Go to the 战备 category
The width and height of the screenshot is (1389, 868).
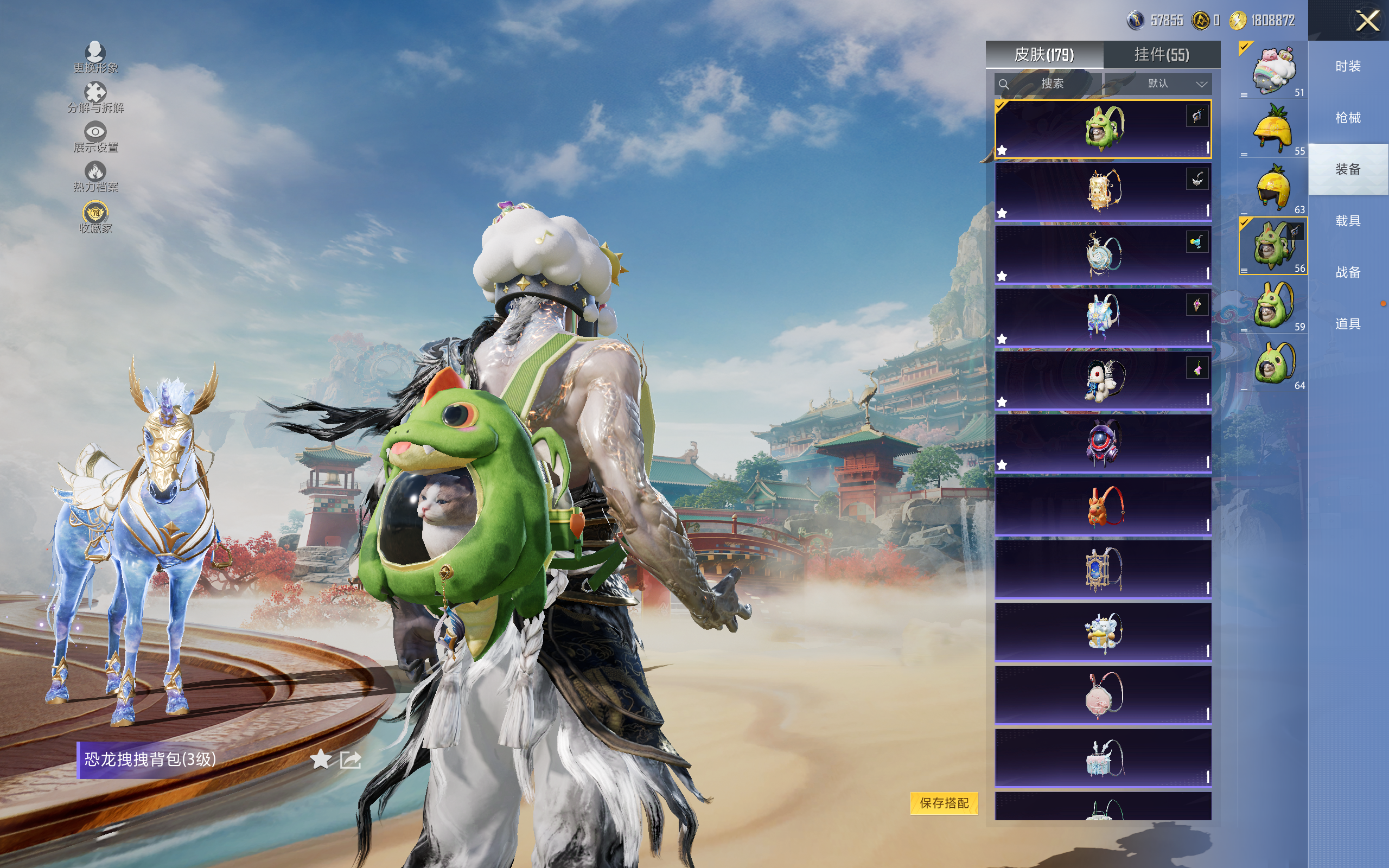click(1348, 272)
